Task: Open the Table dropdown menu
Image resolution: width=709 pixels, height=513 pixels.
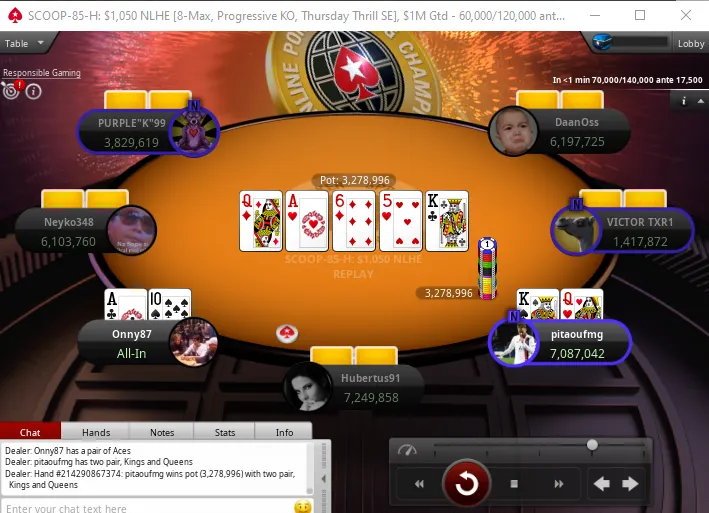Action: [24, 44]
